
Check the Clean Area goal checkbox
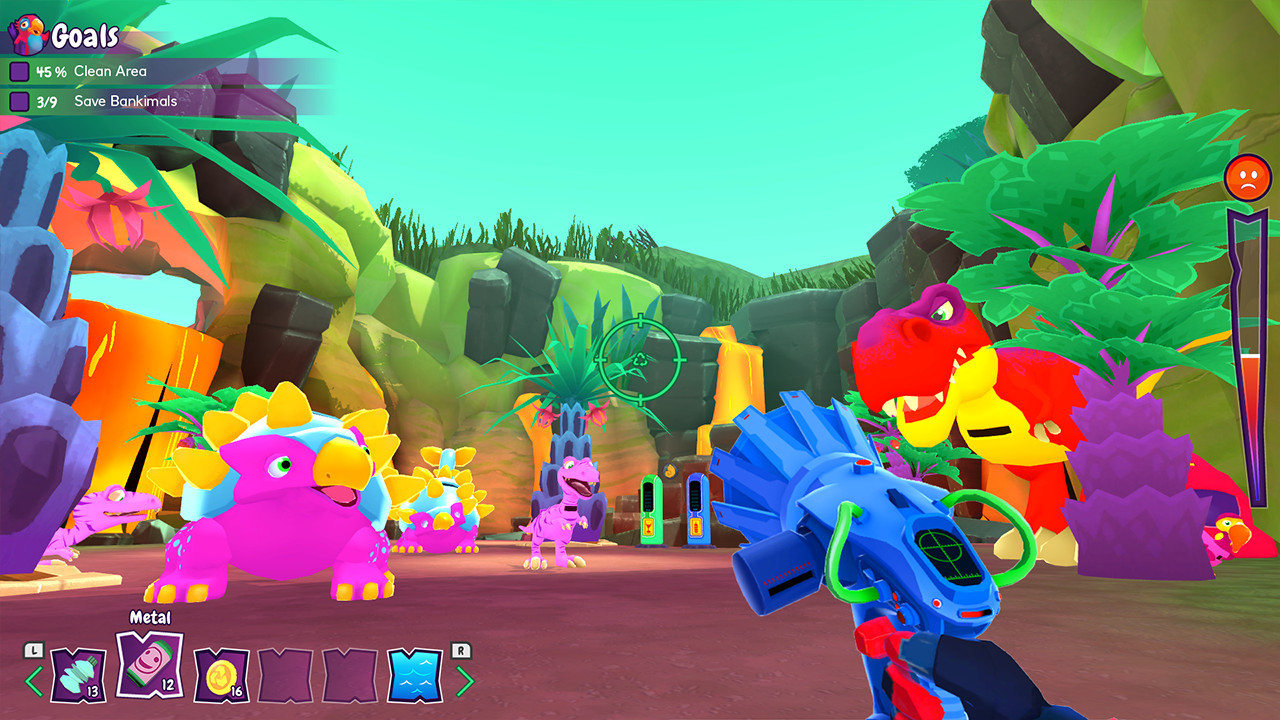pos(19,71)
